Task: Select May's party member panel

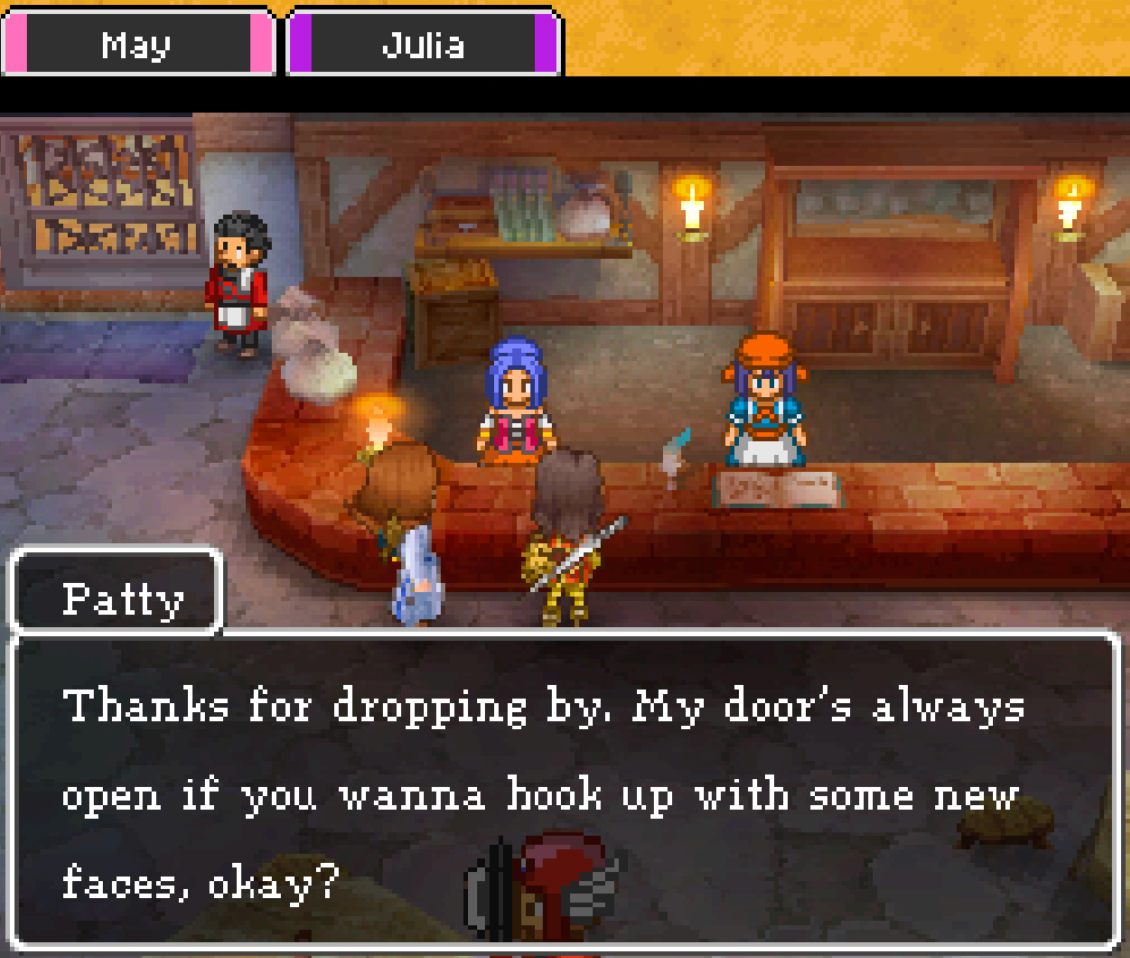Action: (x=137, y=44)
